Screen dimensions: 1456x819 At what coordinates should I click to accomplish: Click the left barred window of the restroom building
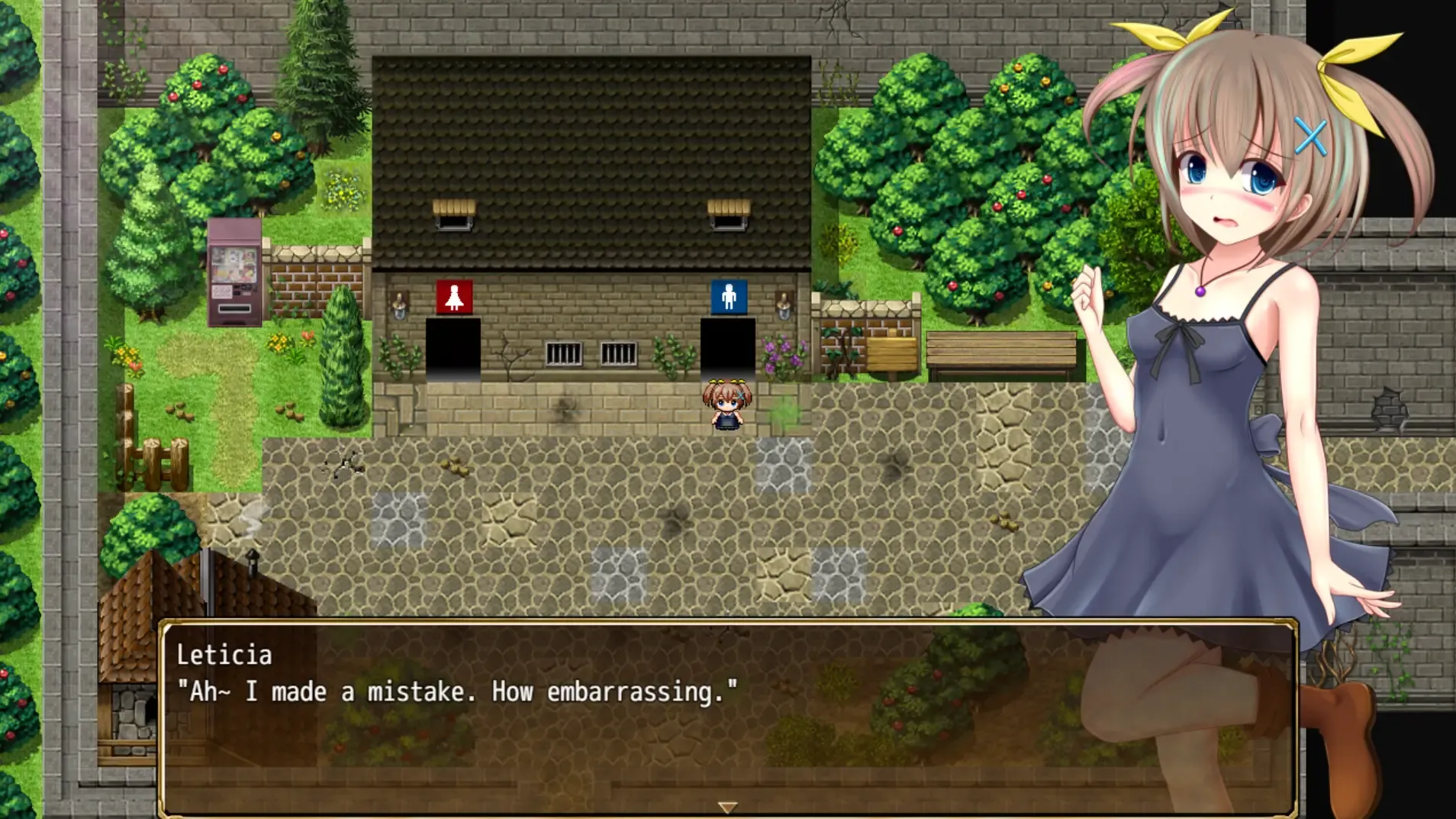tap(562, 353)
